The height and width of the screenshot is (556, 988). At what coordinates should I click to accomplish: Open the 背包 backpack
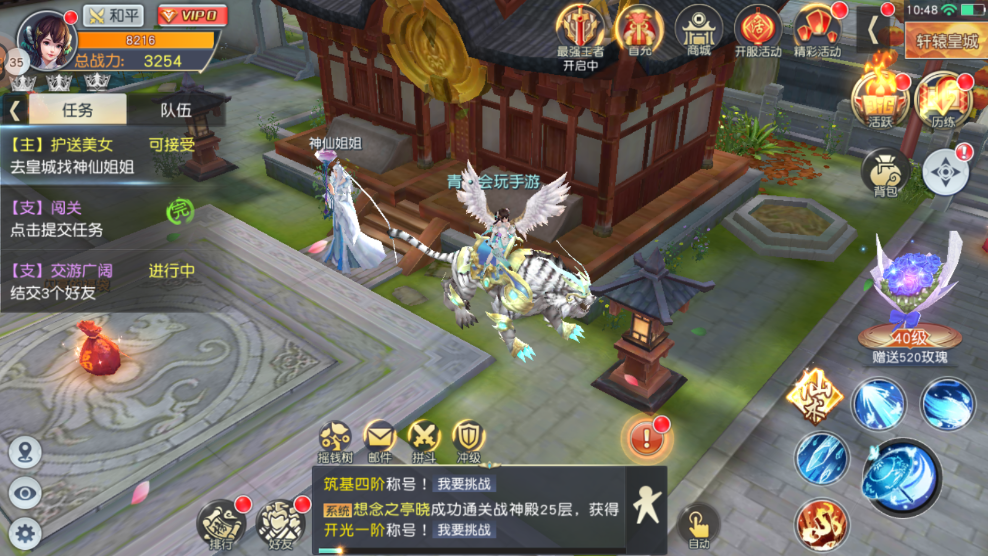[x=885, y=174]
